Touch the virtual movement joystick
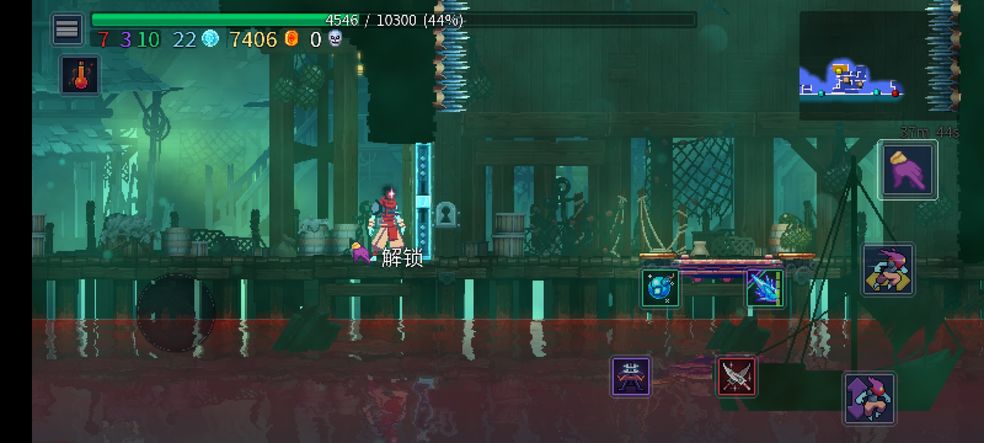This screenshot has width=984, height=443. (175, 312)
